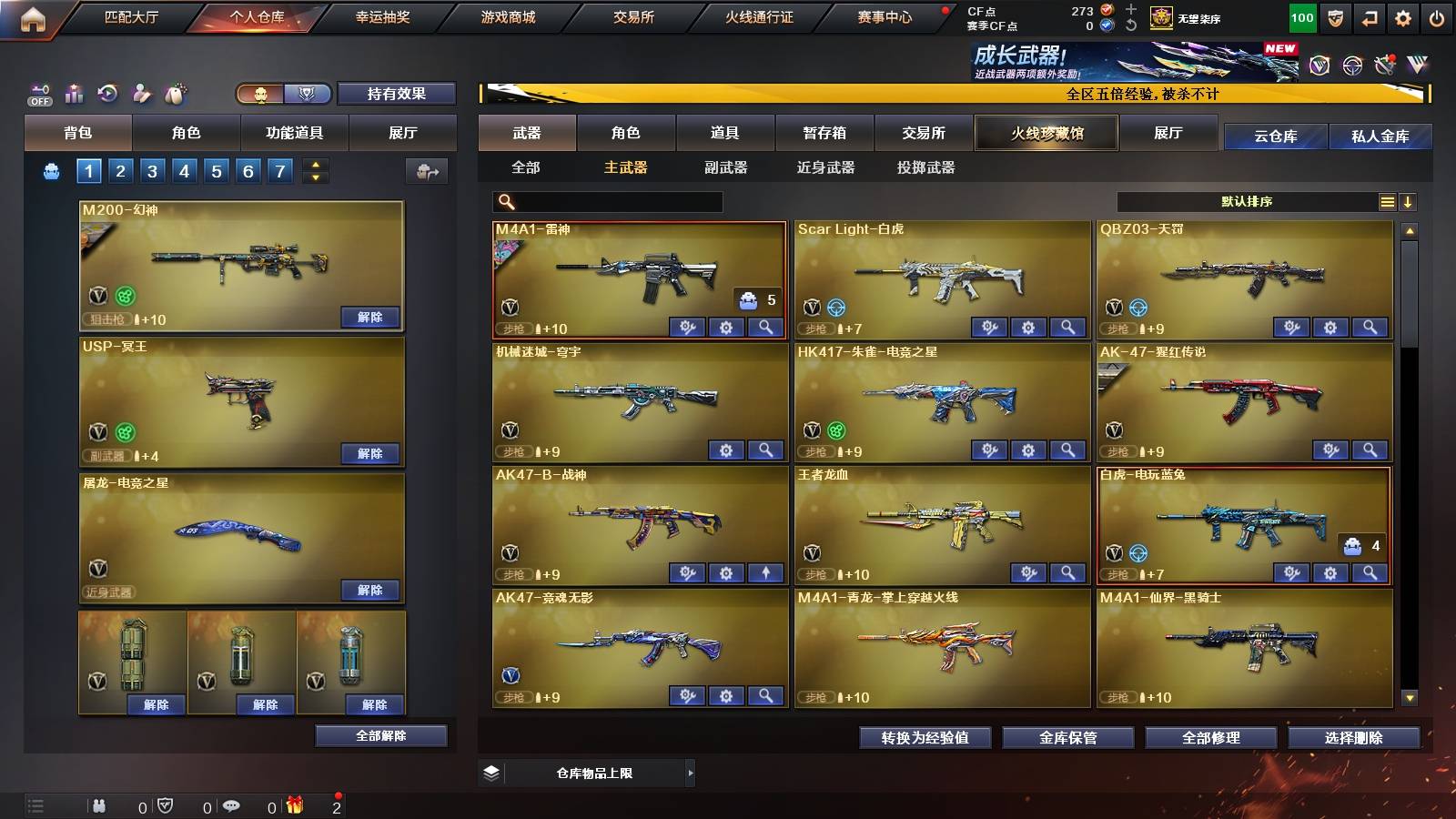Open the settings gear in top-right corner
Screen dimensions: 1456x819
click(1403, 17)
